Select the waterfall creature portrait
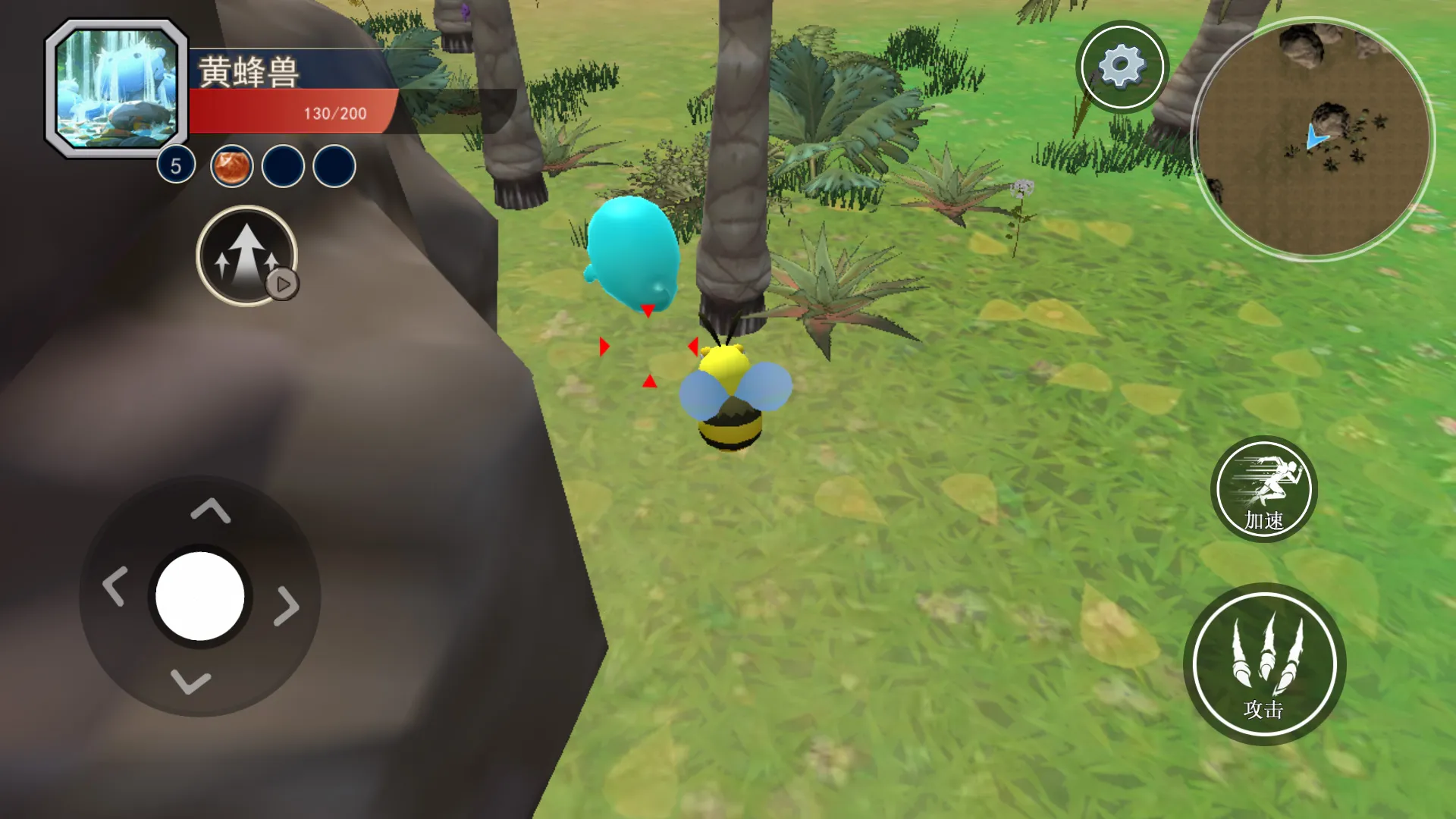Image resolution: width=1456 pixels, height=819 pixels. [117, 88]
